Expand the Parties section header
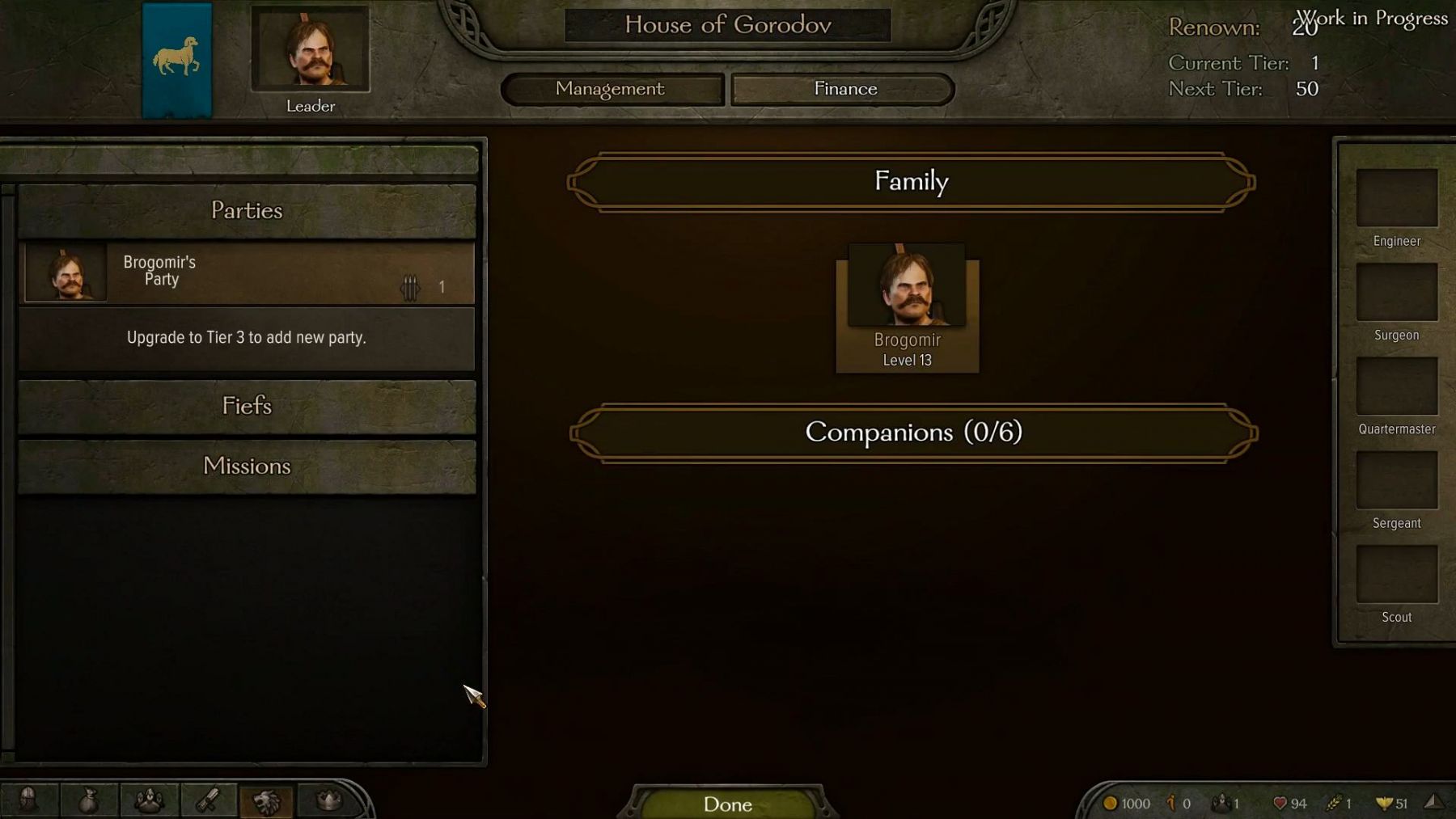 (247, 211)
